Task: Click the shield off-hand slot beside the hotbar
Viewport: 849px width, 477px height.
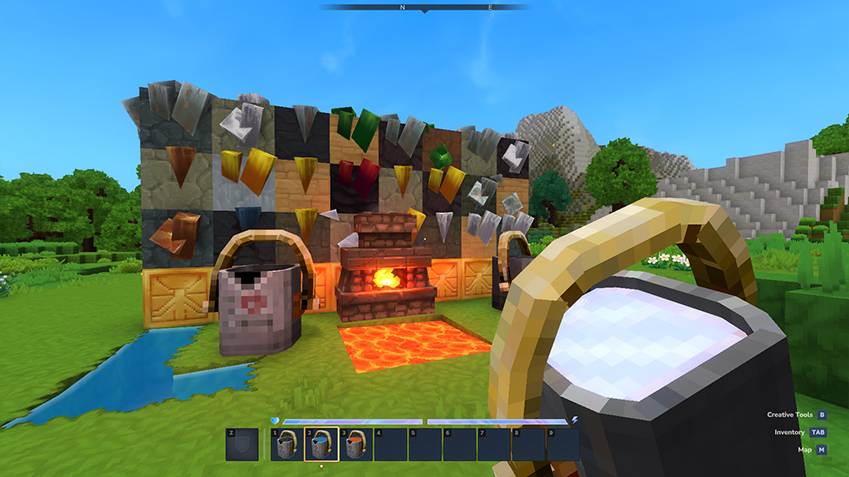Action: (241, 444)
